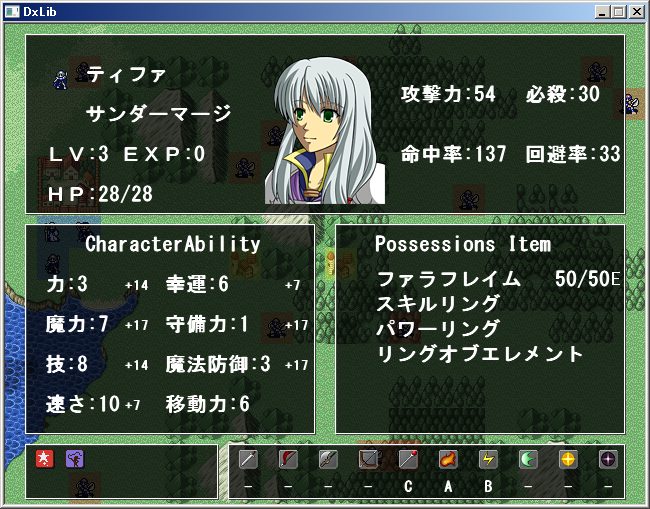The width and height of the screenshot is (650, 509).
Task: Click the purple dark magic icon
Action: click(607, 459)
